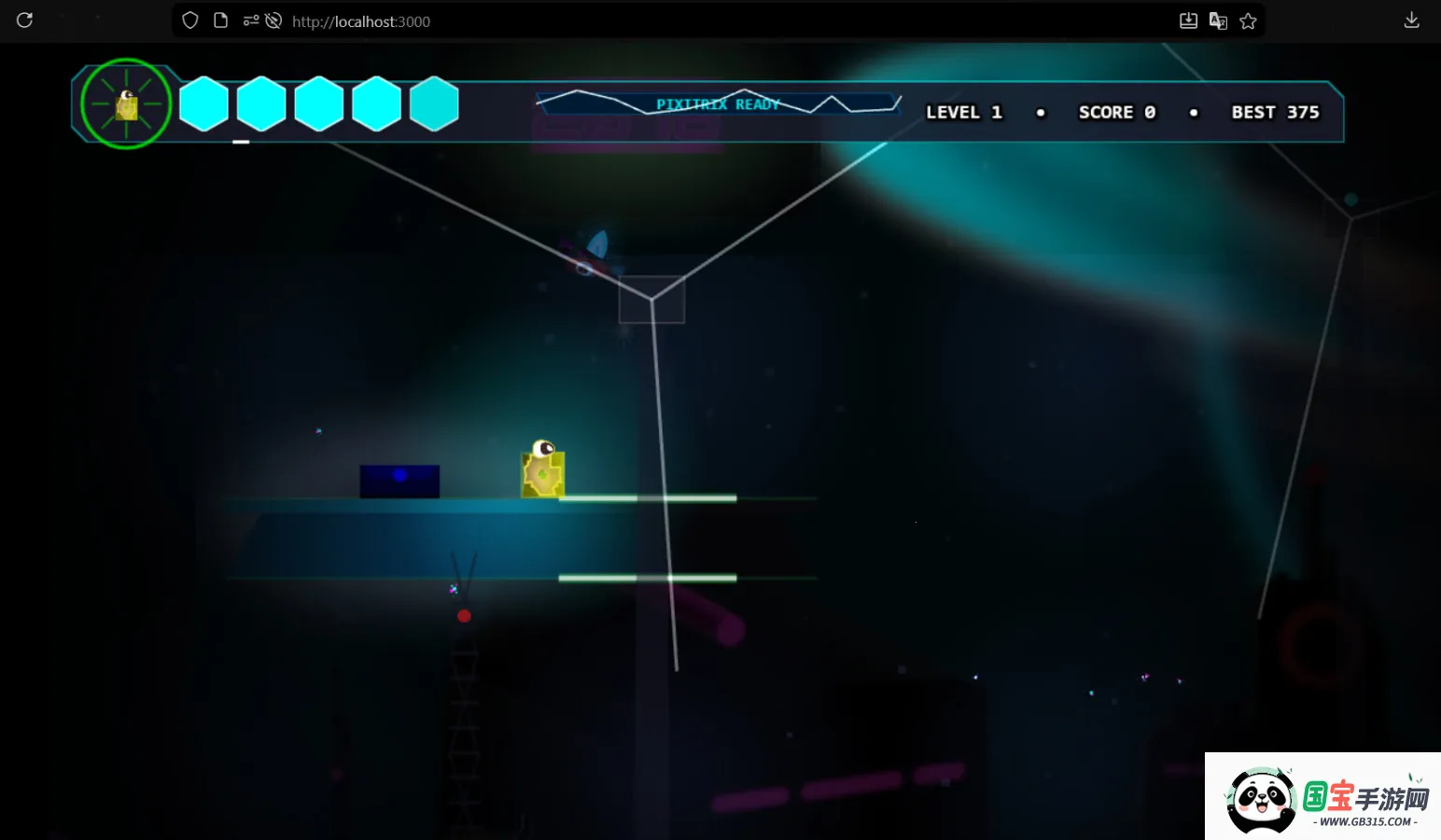Activate the PIXITRIX READY indicator

point(717,104)
